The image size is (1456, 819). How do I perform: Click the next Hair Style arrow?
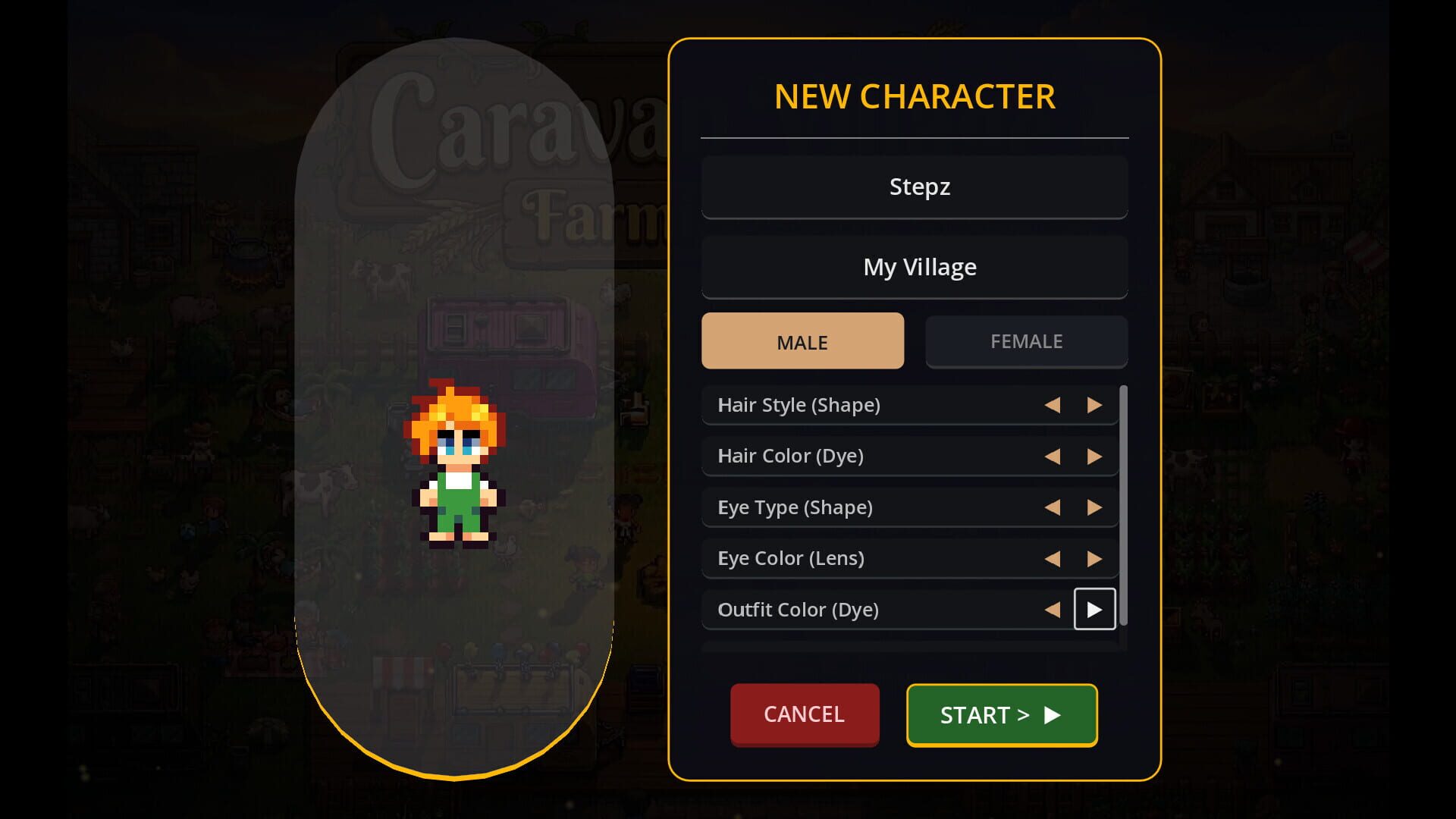(x=1094, y=405)
